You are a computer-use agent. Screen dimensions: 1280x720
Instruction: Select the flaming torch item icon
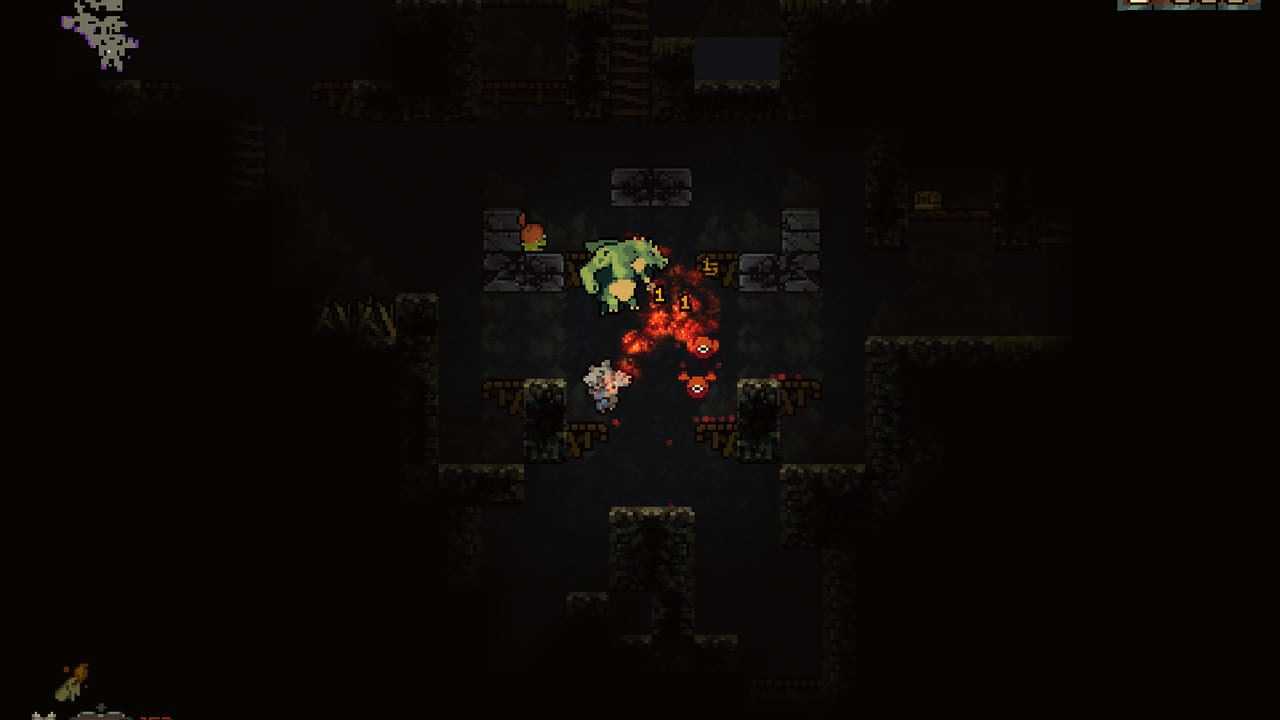pos(72,681)
